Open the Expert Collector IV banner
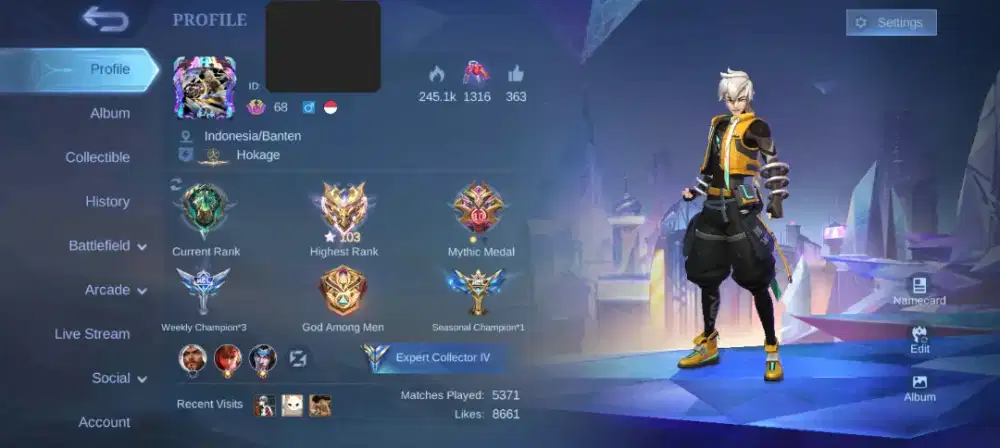The width and height of the screenshot is (1000, 448). click(x=432, y=357)
